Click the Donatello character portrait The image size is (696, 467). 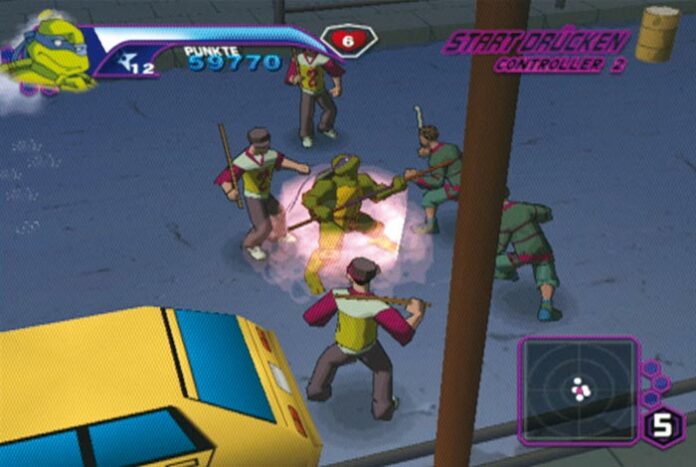[45, 50]
